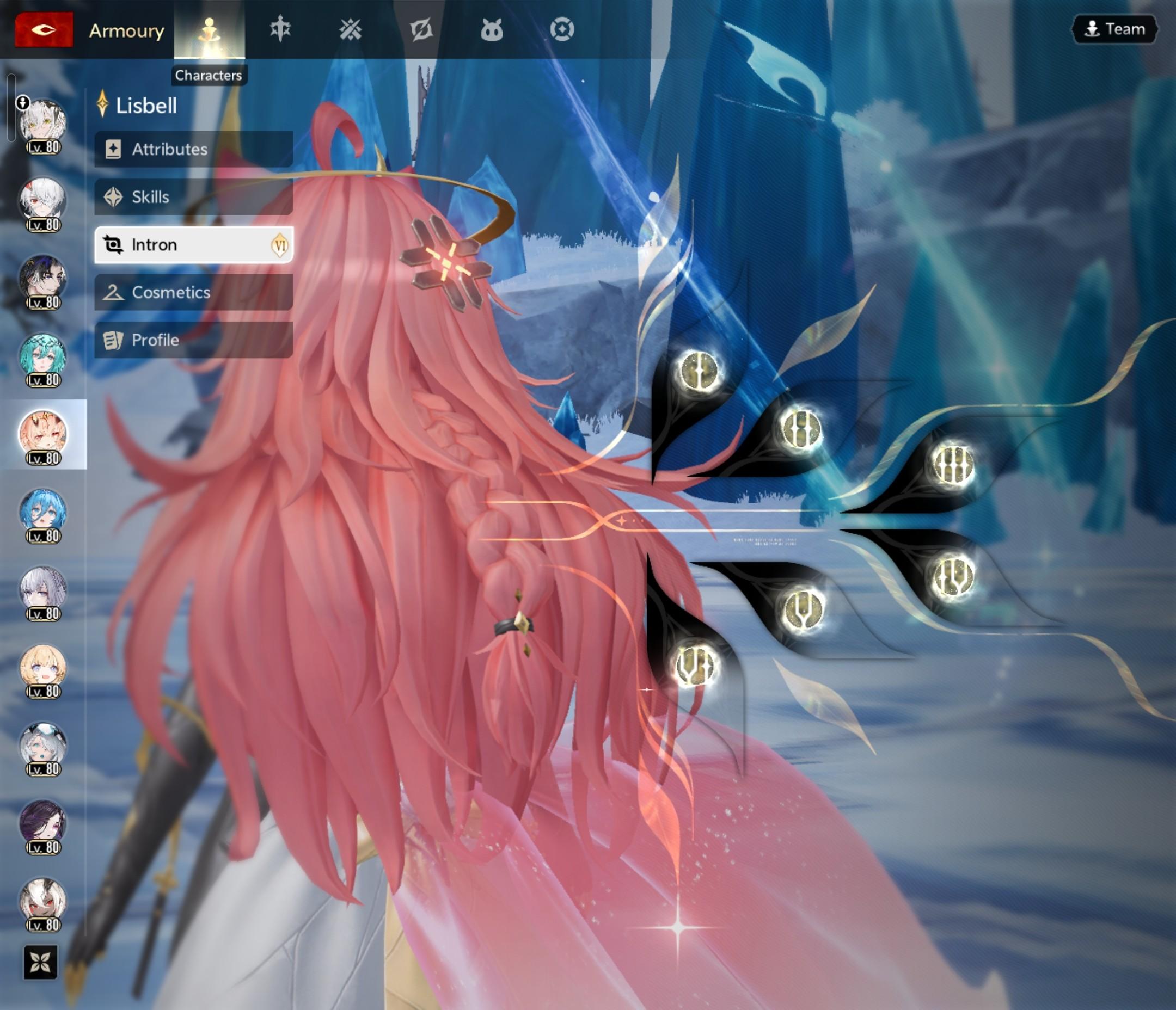Open the Intron node marked VI
1176x1010 pixels.
pyautogui.click(x=695, y=666)
